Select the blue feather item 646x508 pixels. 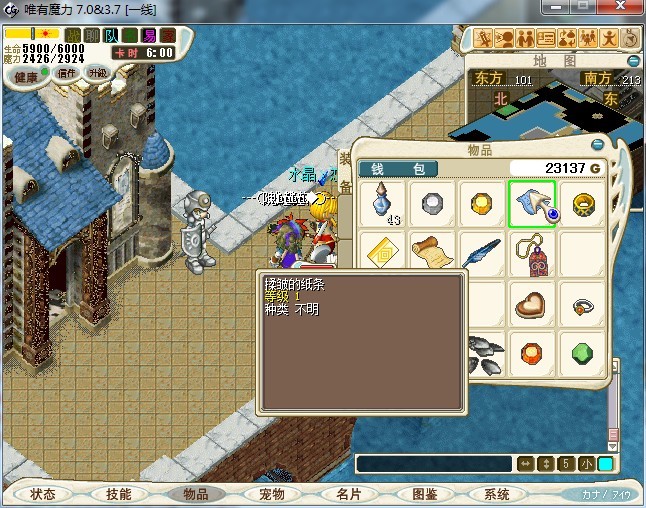tap(482, 254)
